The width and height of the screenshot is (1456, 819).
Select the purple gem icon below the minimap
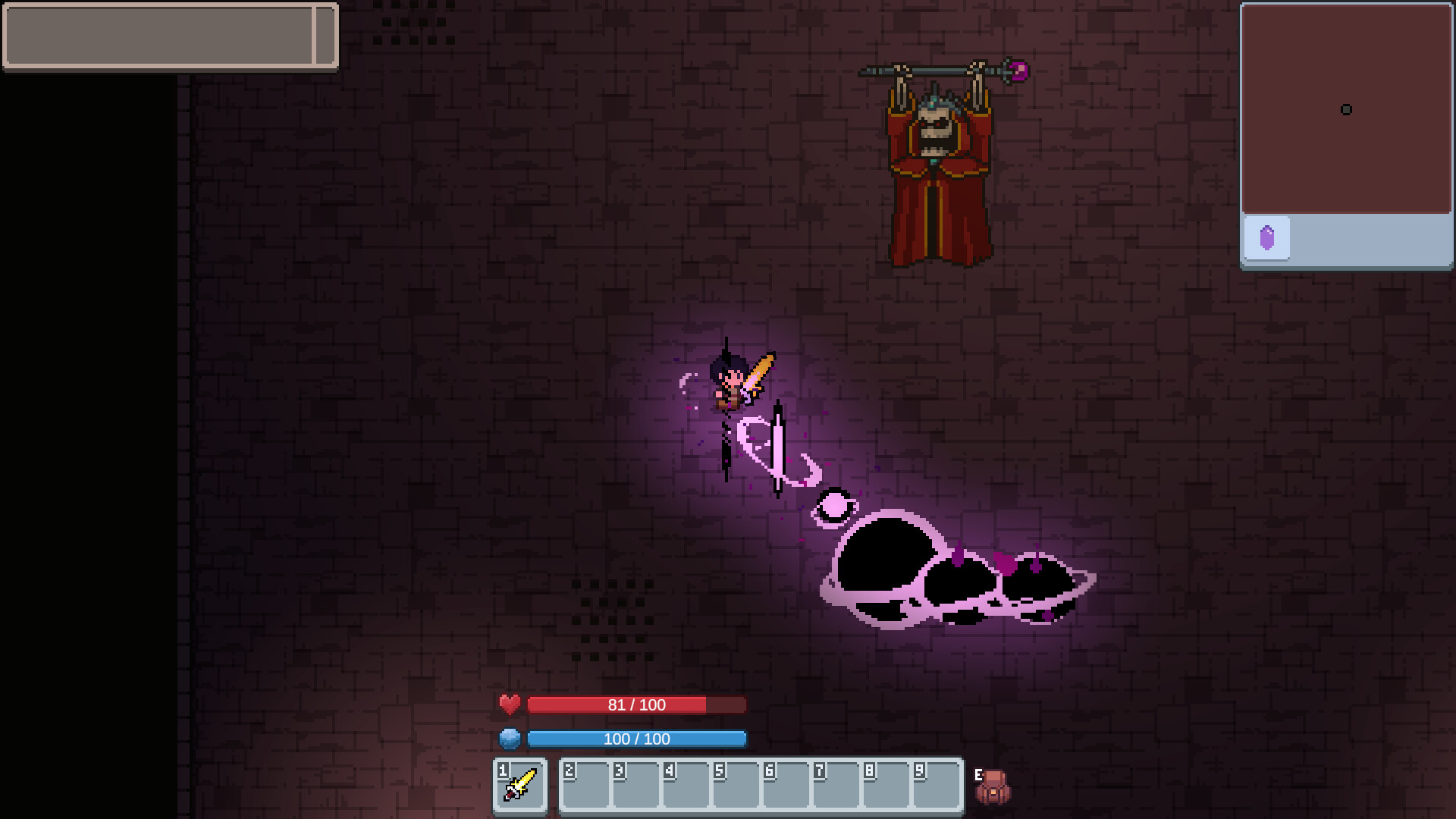click(x=1267, y=237)
